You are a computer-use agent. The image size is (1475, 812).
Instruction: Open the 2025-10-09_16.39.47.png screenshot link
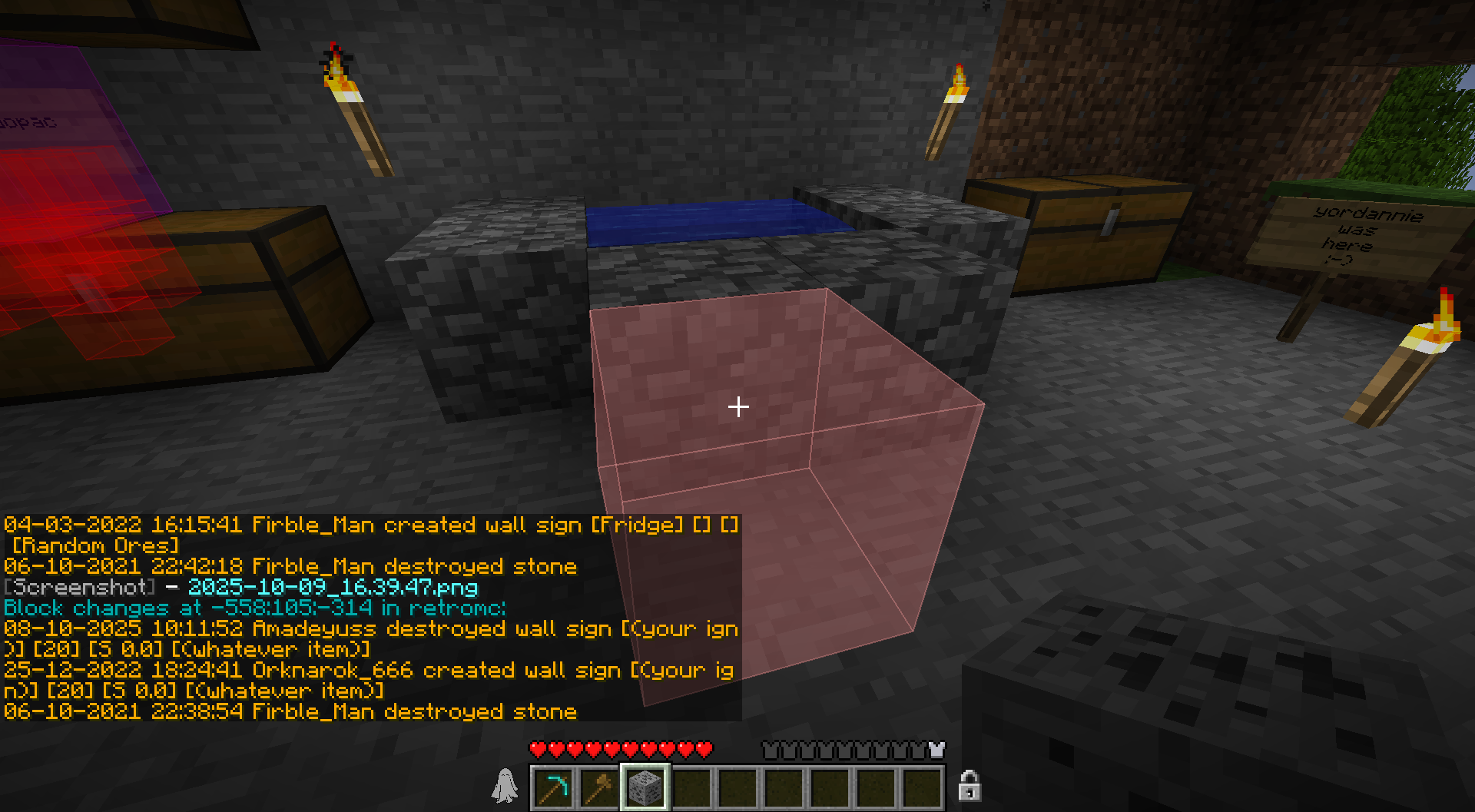333,588
